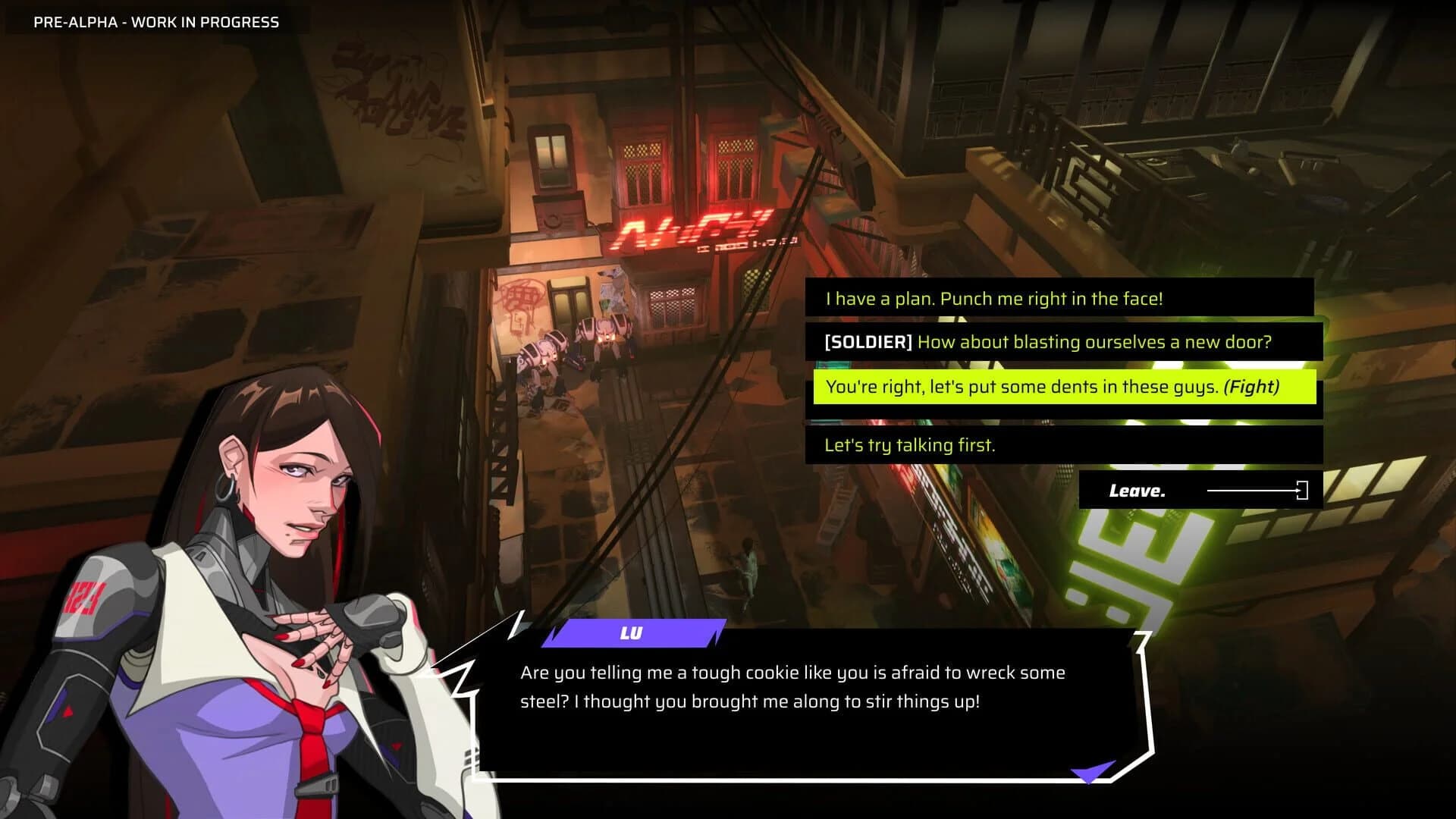1456x819 pixels.
Task: Click the red NuFu neon sign in the alley
Action: tap(694, 227)
